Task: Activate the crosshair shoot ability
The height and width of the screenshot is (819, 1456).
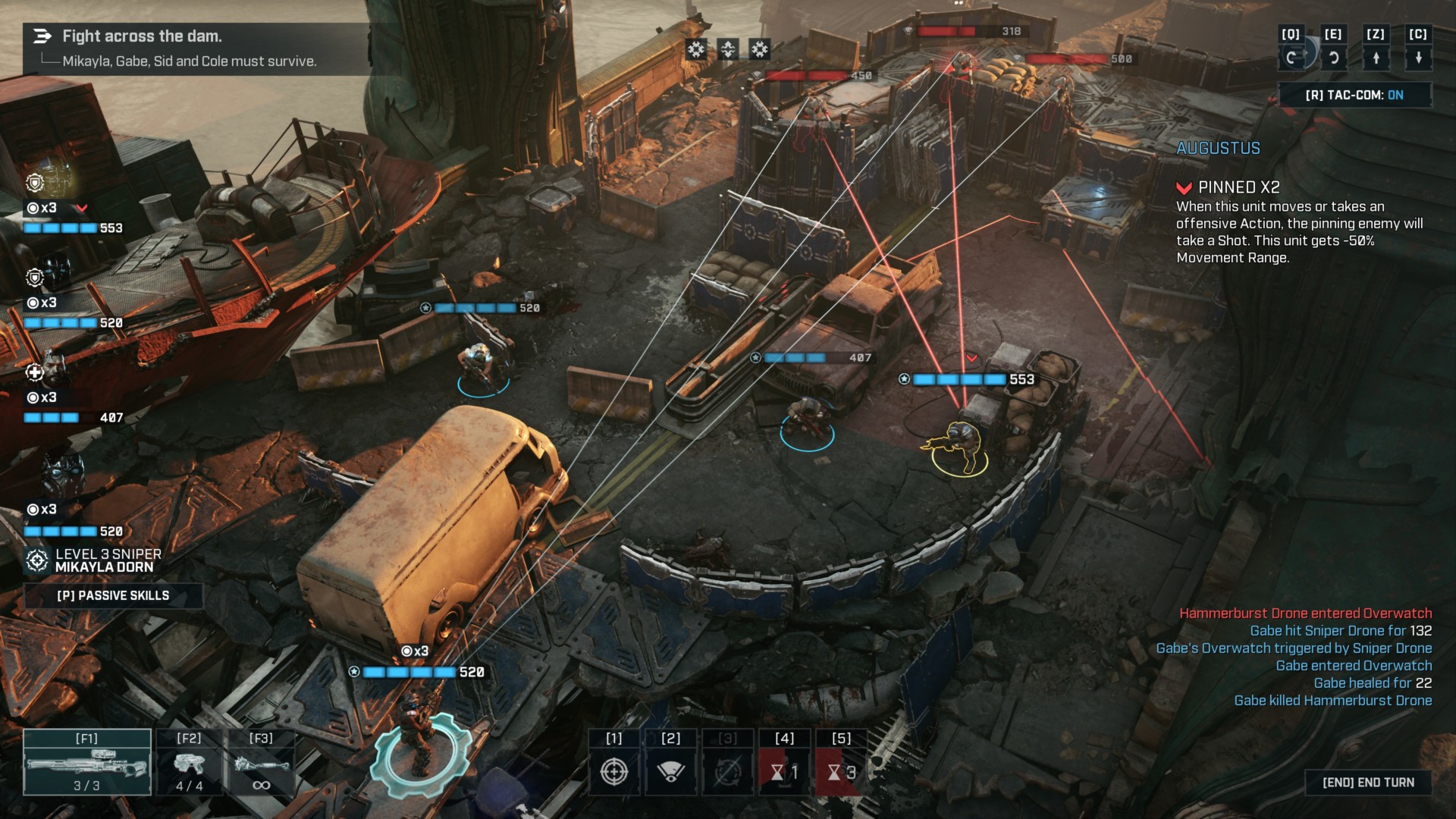Action: tap(614, 771)
